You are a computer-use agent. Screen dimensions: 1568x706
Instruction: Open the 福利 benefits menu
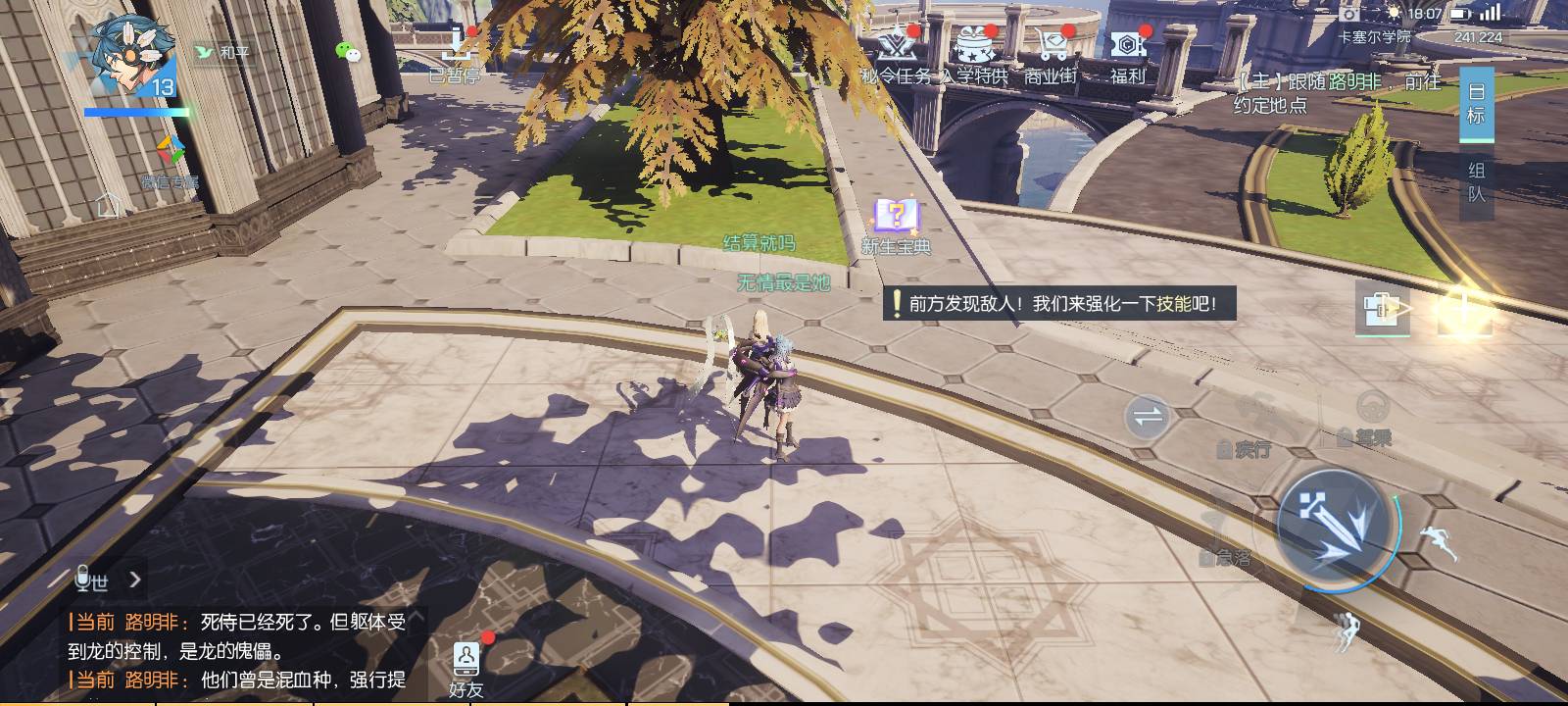pos(1127,55)
